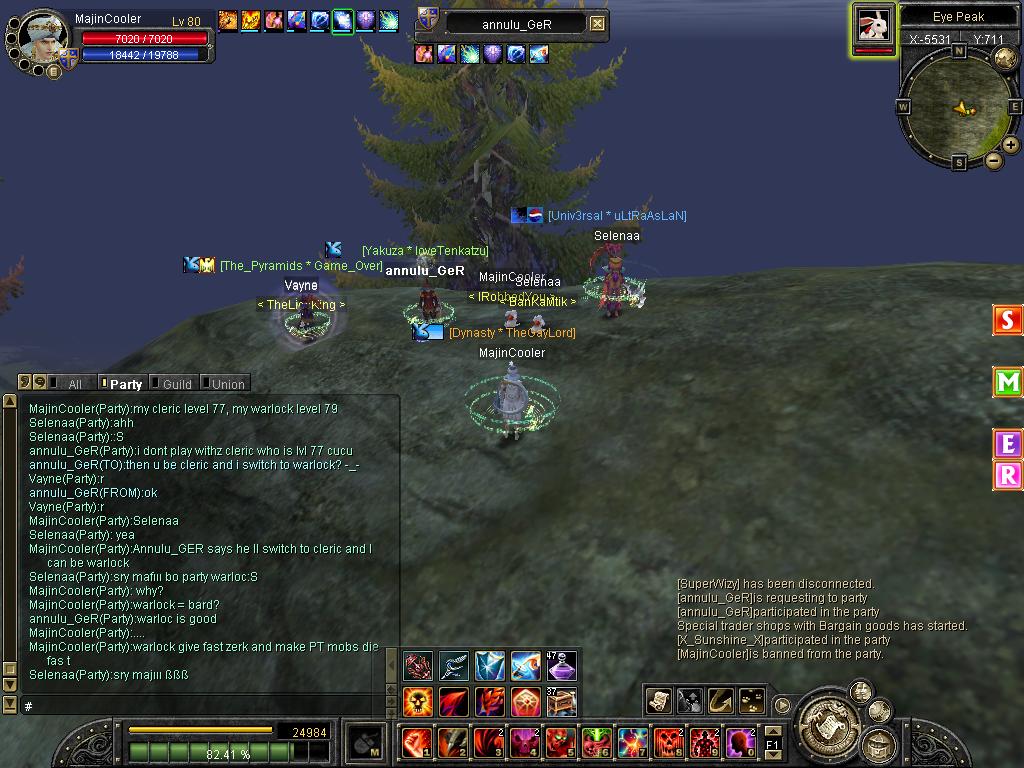Select the Union chat tab
This screenshot has width=1024, height=768.
pos(227,384)
